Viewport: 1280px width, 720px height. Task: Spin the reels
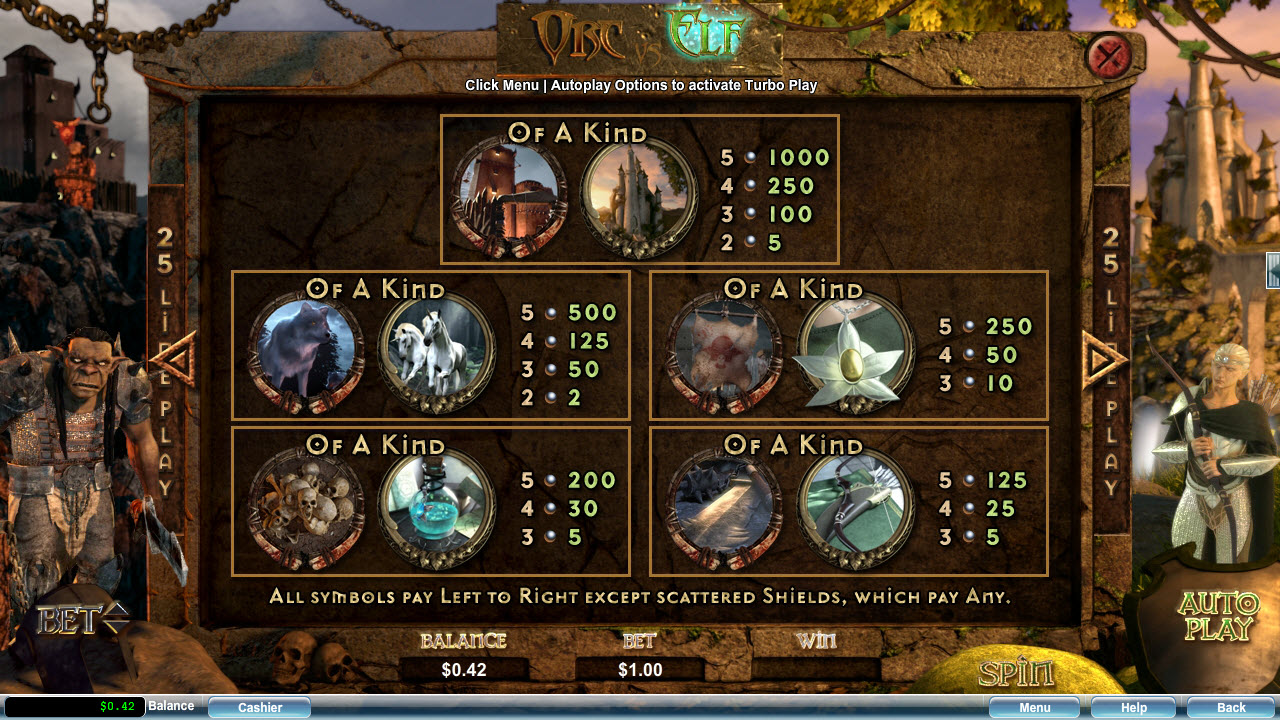(x=1015, y=673)
